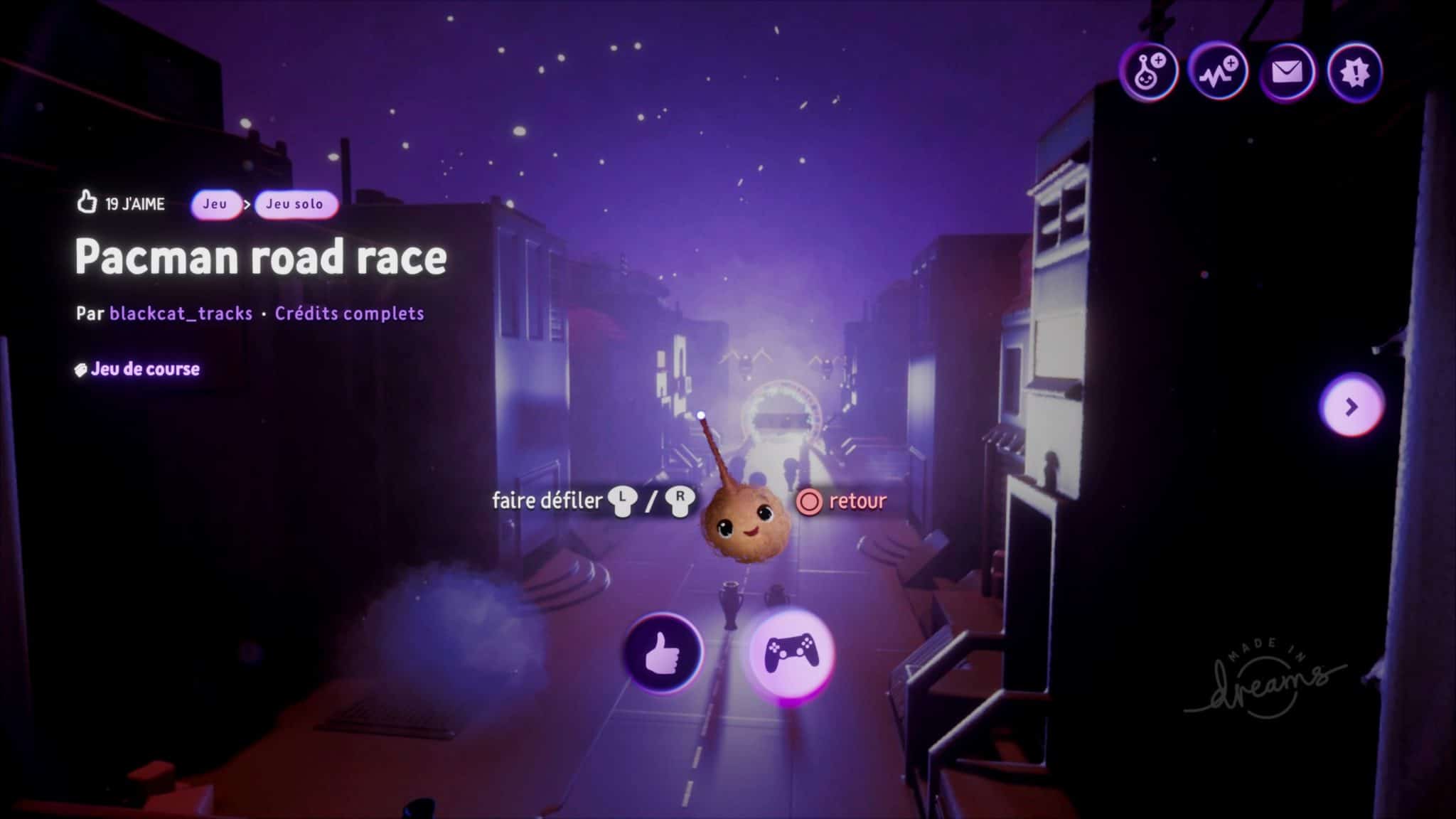Open the imp-with-plus icon

click(1148, 72)
